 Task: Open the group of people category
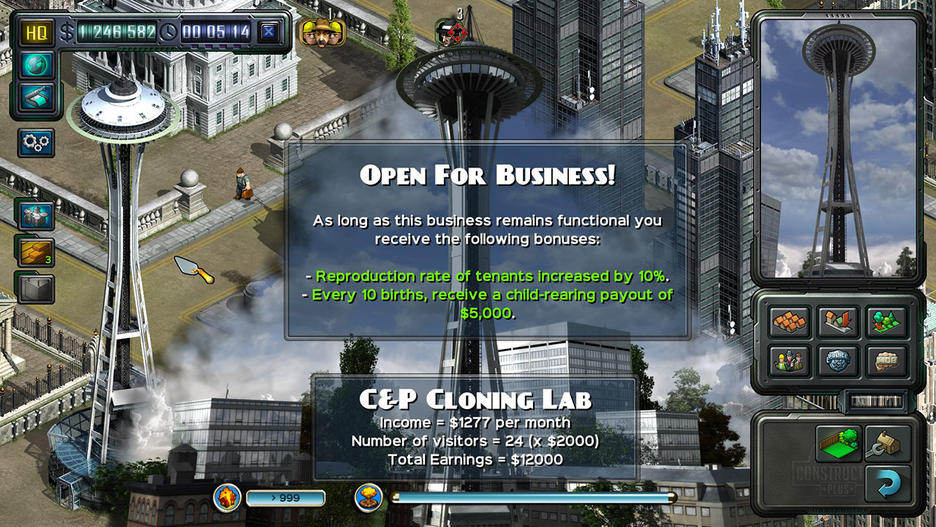788,361
